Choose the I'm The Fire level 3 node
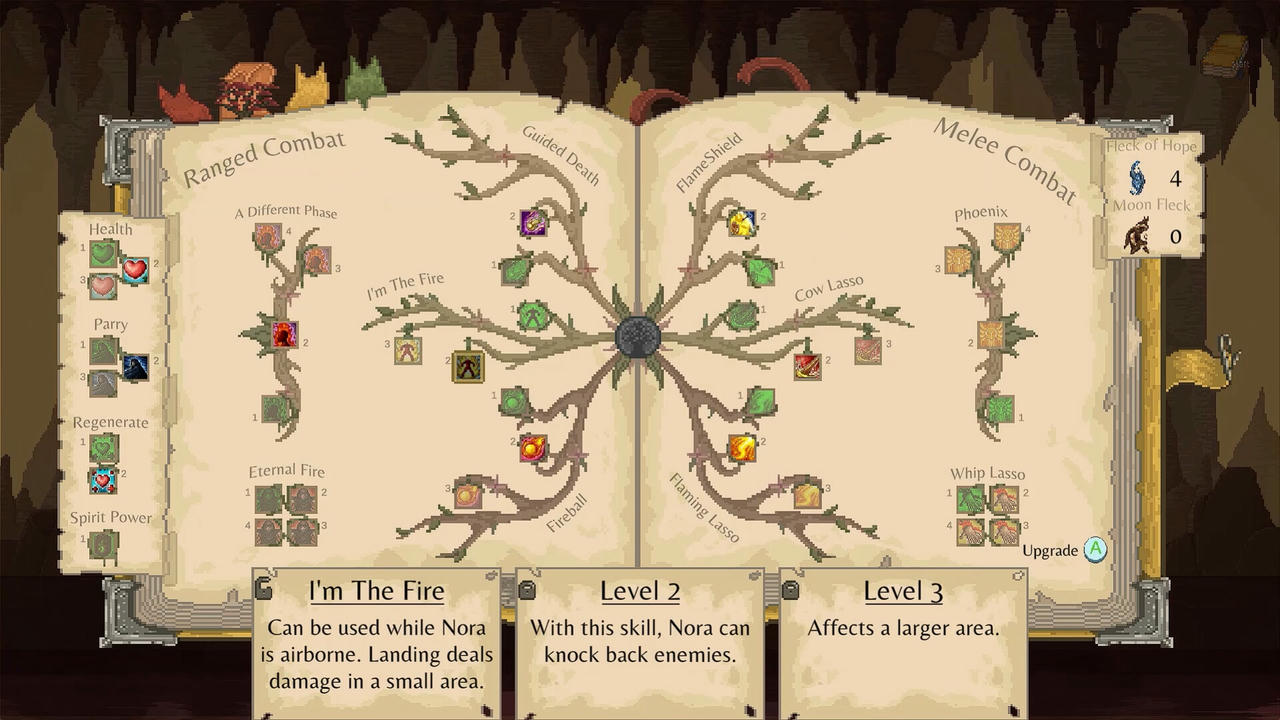This screenshot has height=720, width=1280. point(407,350)
